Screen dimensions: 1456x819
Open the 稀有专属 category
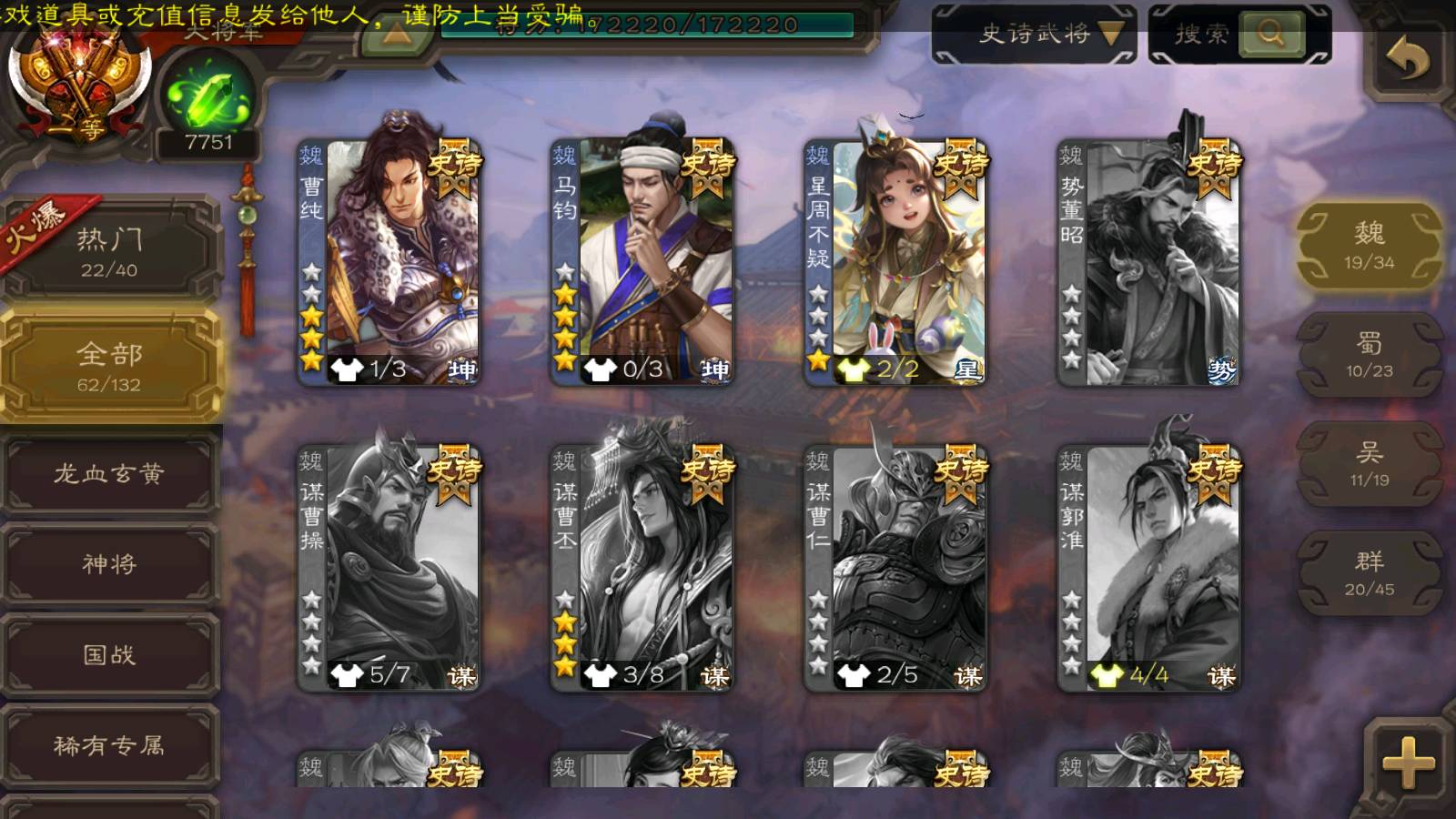click(109, 746)
